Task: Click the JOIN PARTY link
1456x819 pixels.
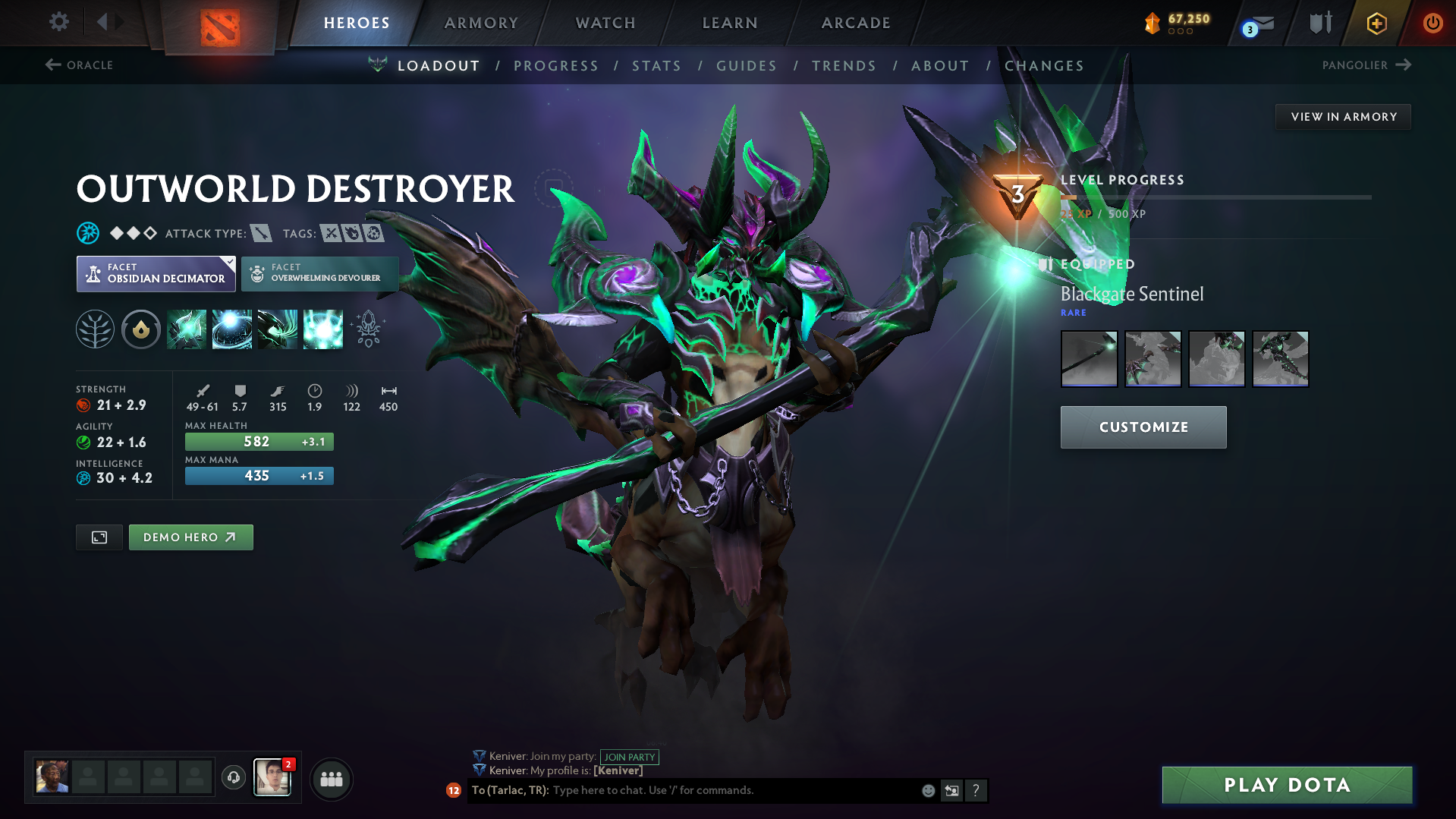Action: 630,757
